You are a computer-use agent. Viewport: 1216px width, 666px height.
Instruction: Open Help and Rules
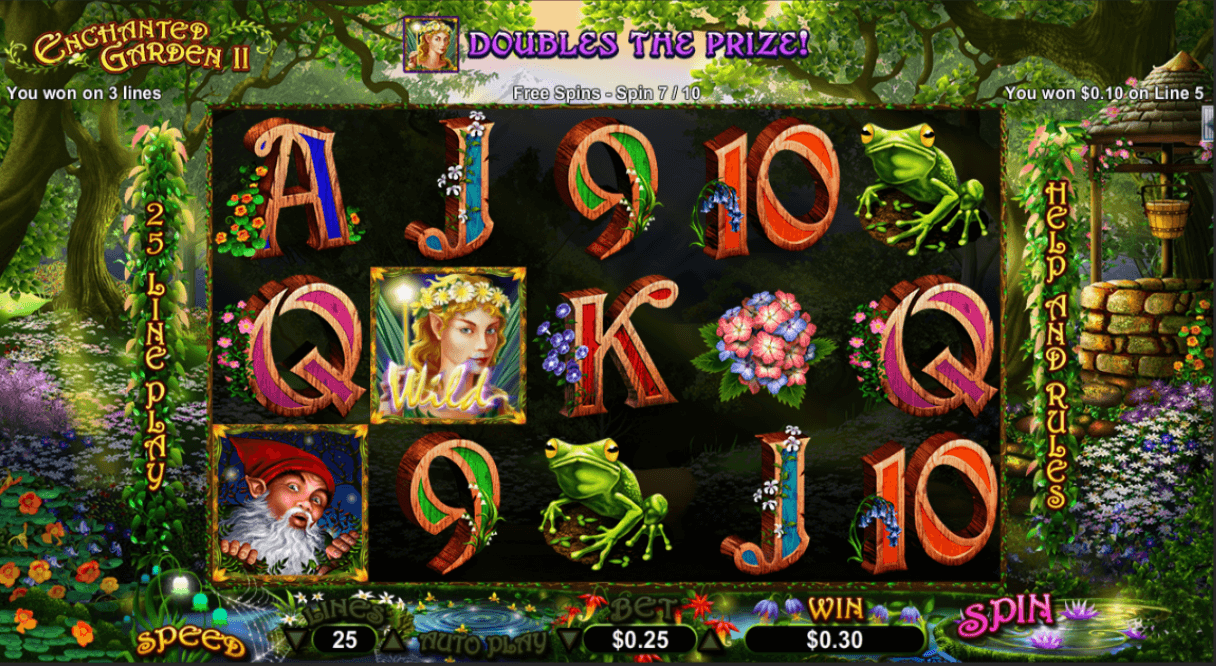tap(1055, 343)
